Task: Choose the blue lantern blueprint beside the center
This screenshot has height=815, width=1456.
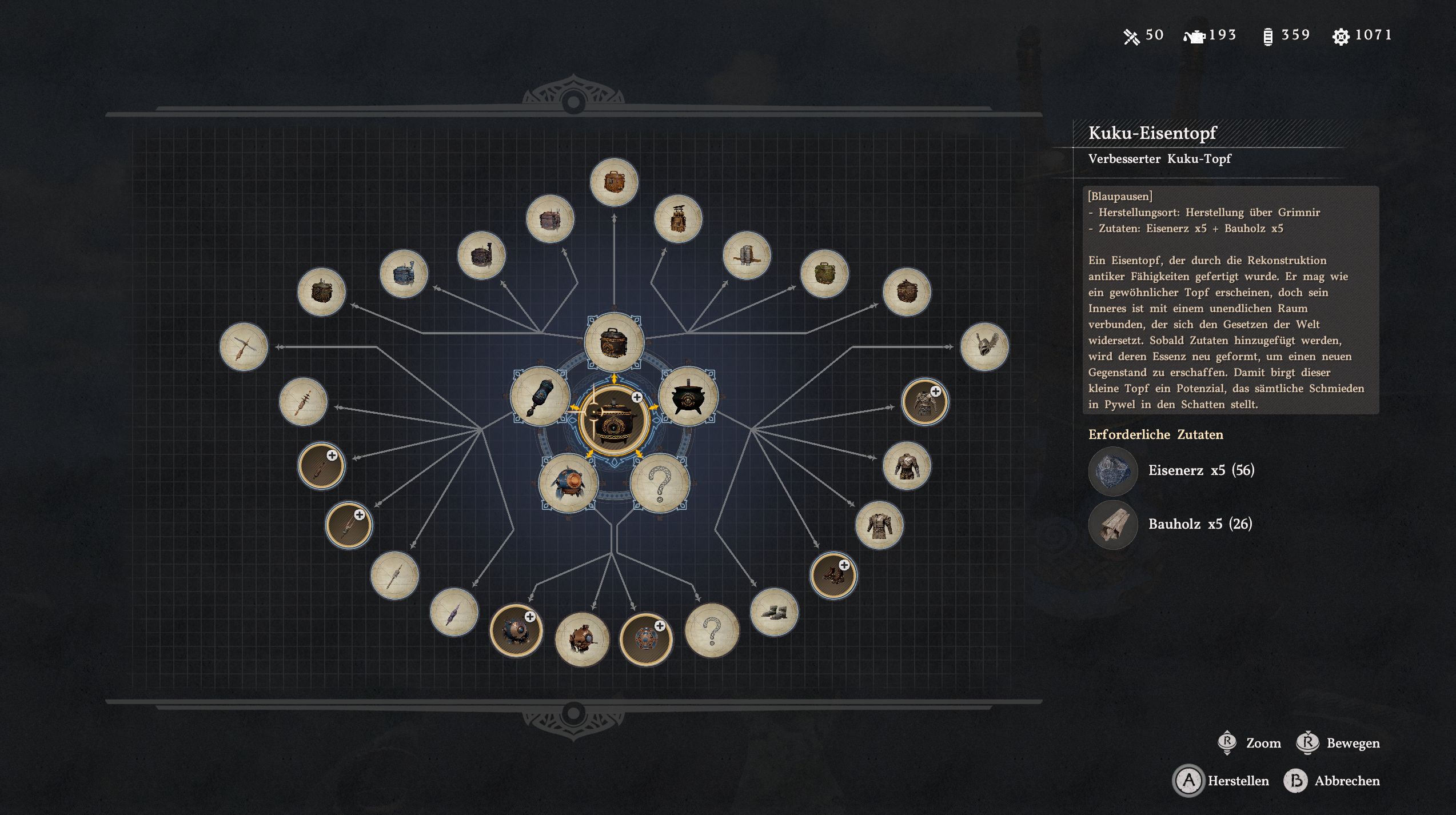Action: [x=539, y=396]
